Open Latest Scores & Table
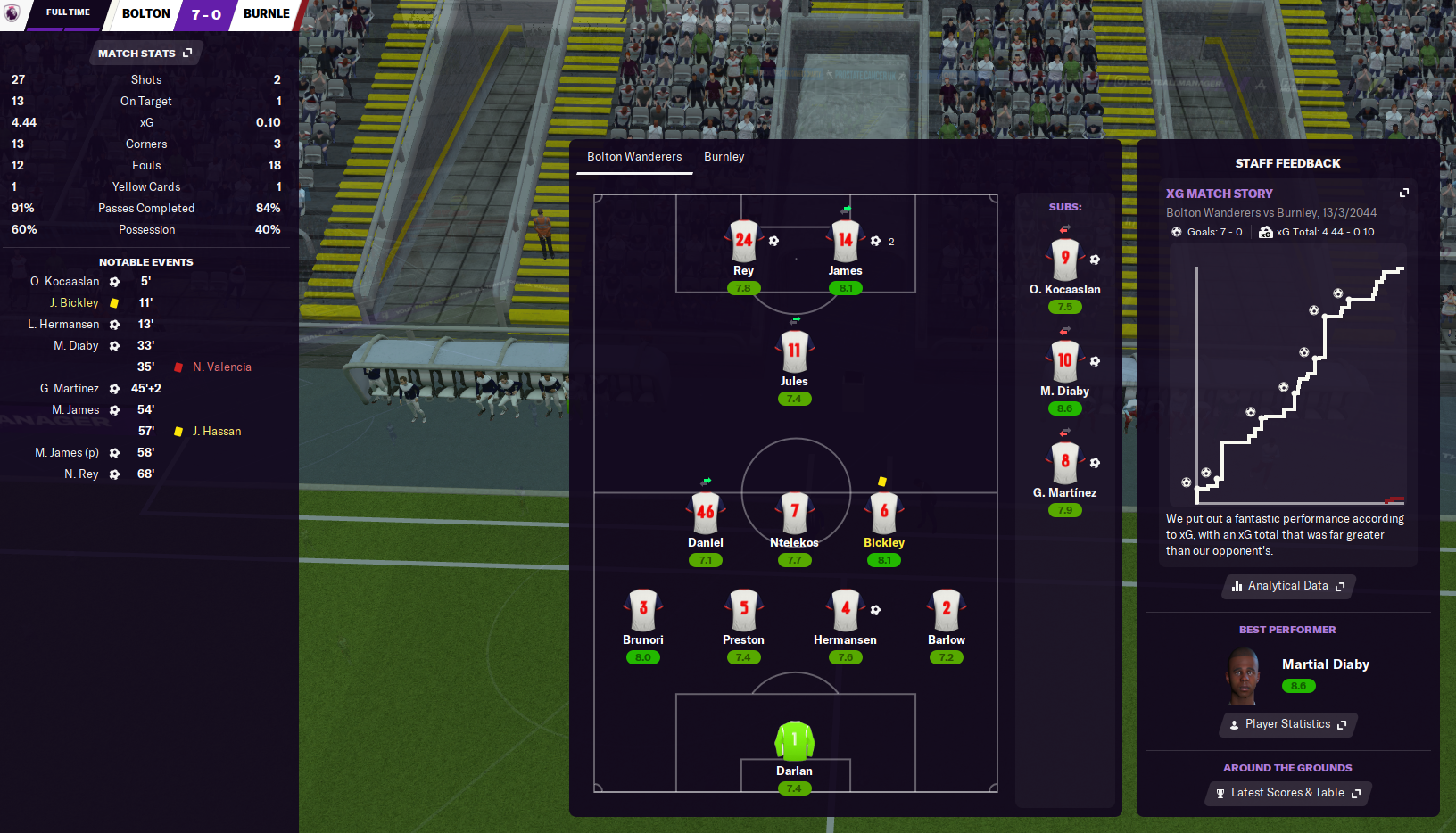Viewport: 1456px width, 833px height. click(x=1288, y=793)
